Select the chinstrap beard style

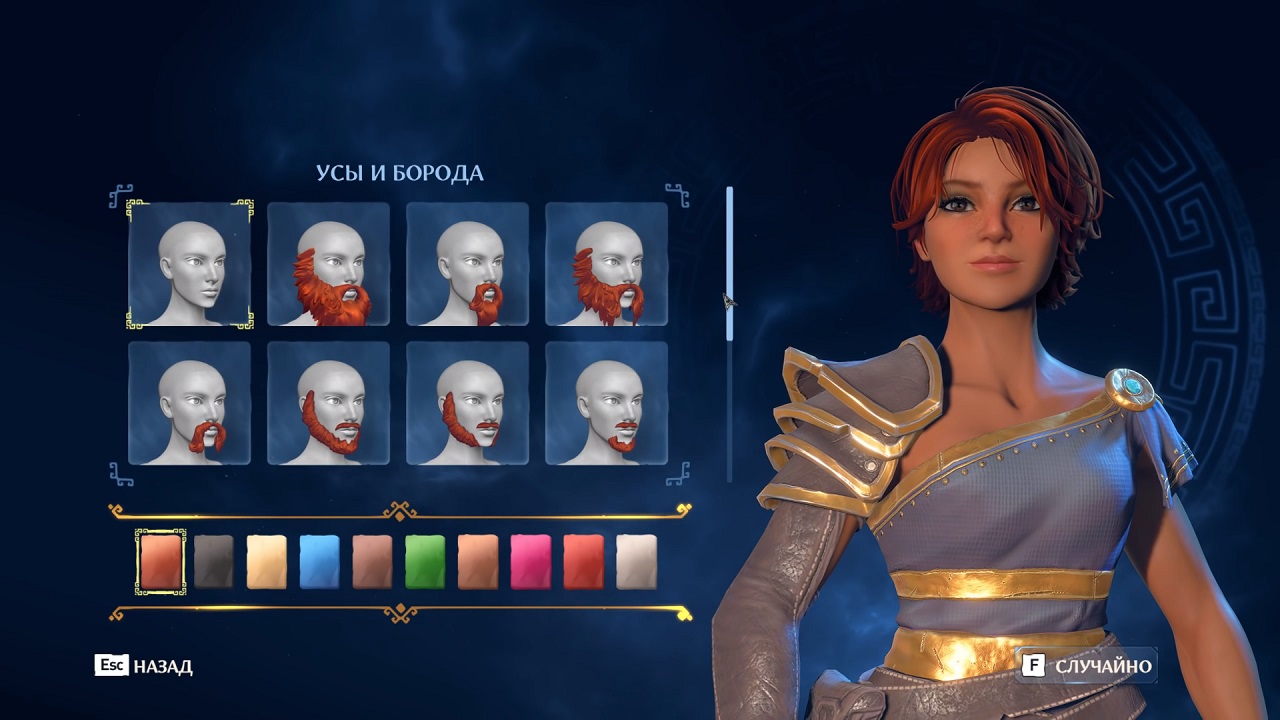[x=329, y=410]
